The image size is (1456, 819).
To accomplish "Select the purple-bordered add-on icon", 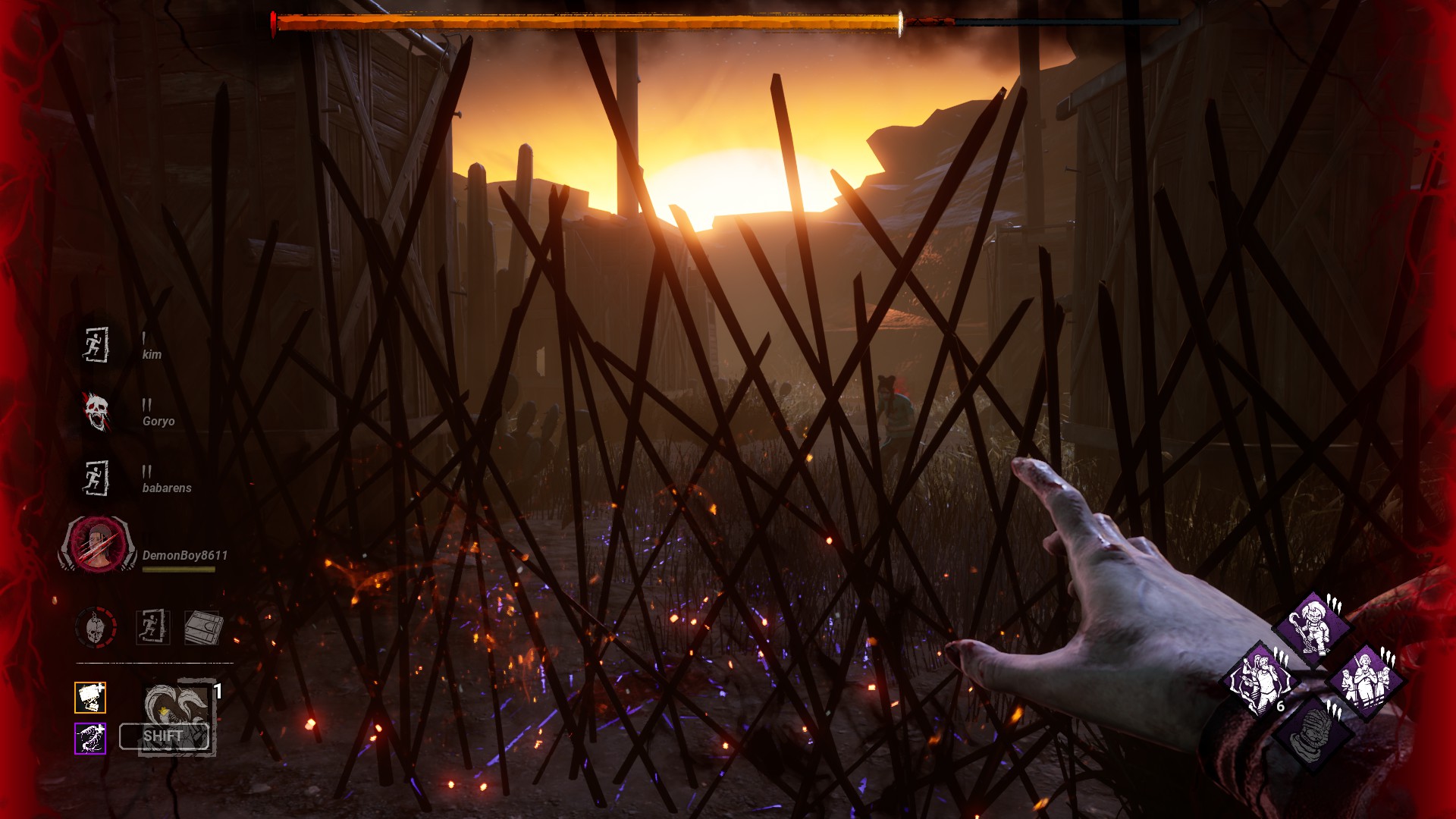I will (x=90, y=739).
